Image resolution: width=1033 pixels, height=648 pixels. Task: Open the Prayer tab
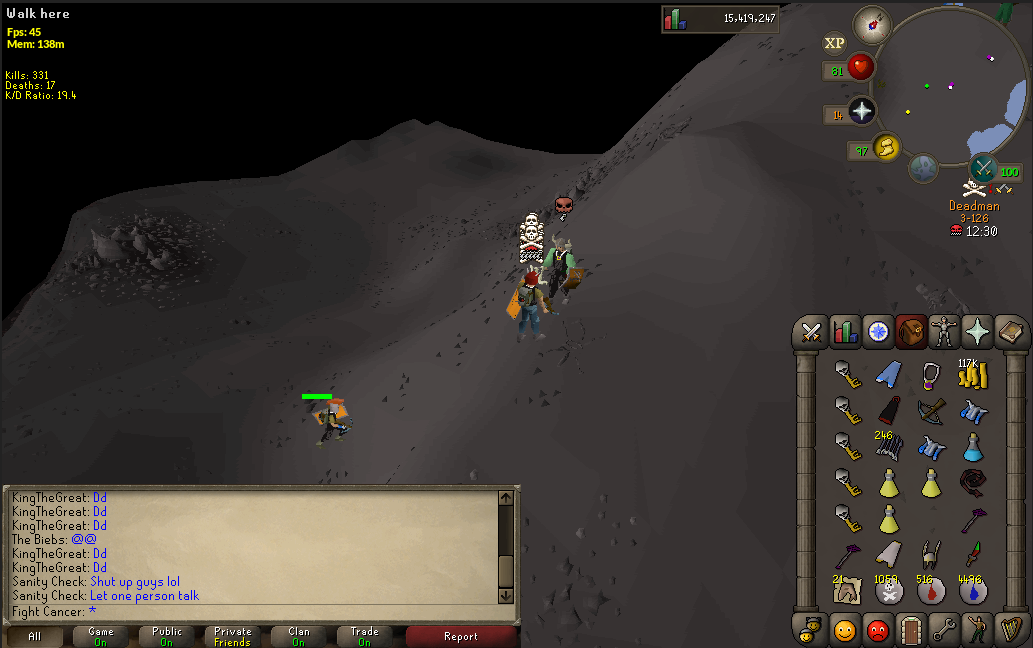coord(977,332)
